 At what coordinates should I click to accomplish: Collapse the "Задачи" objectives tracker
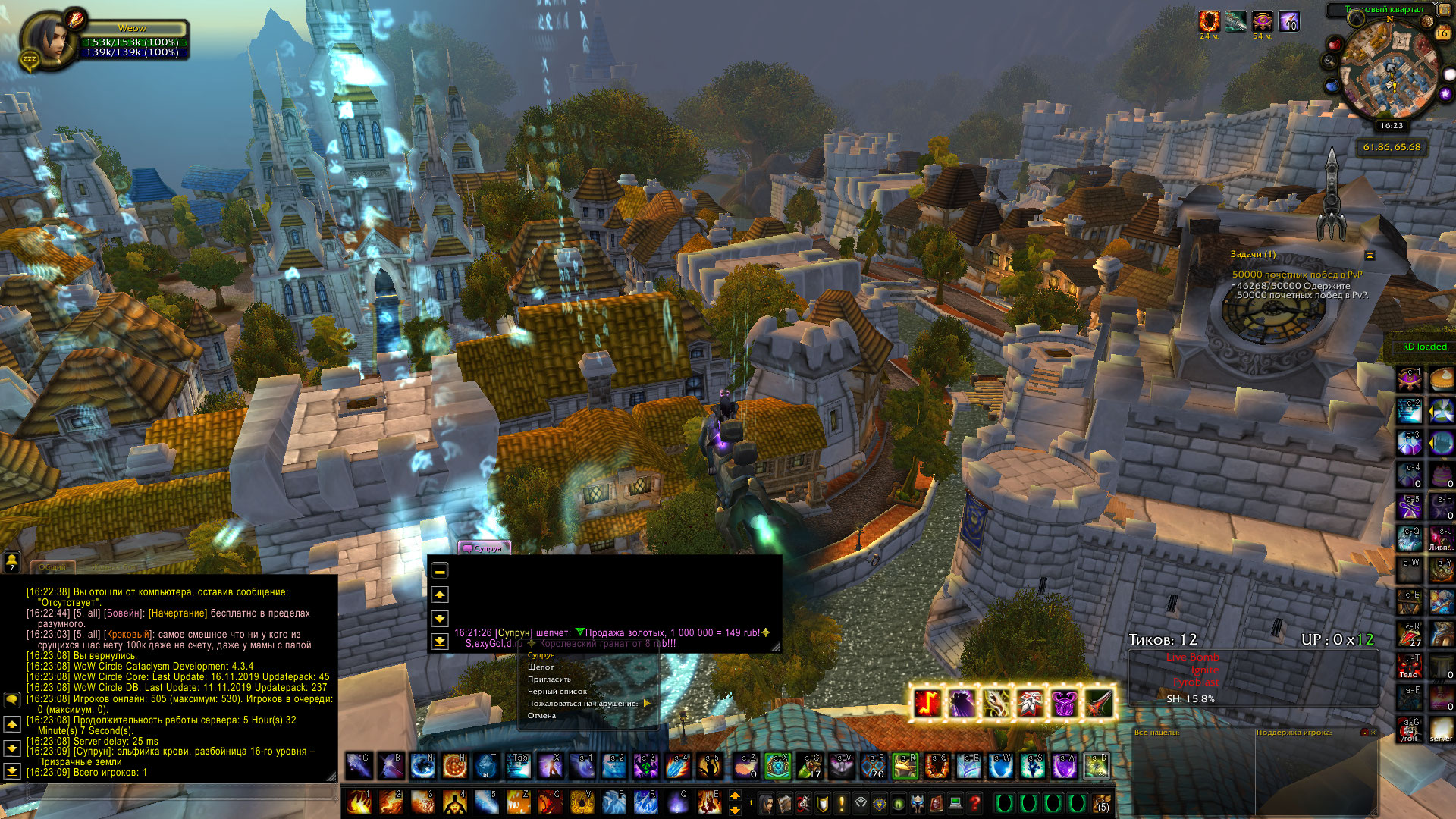(x=1370, y=256)
